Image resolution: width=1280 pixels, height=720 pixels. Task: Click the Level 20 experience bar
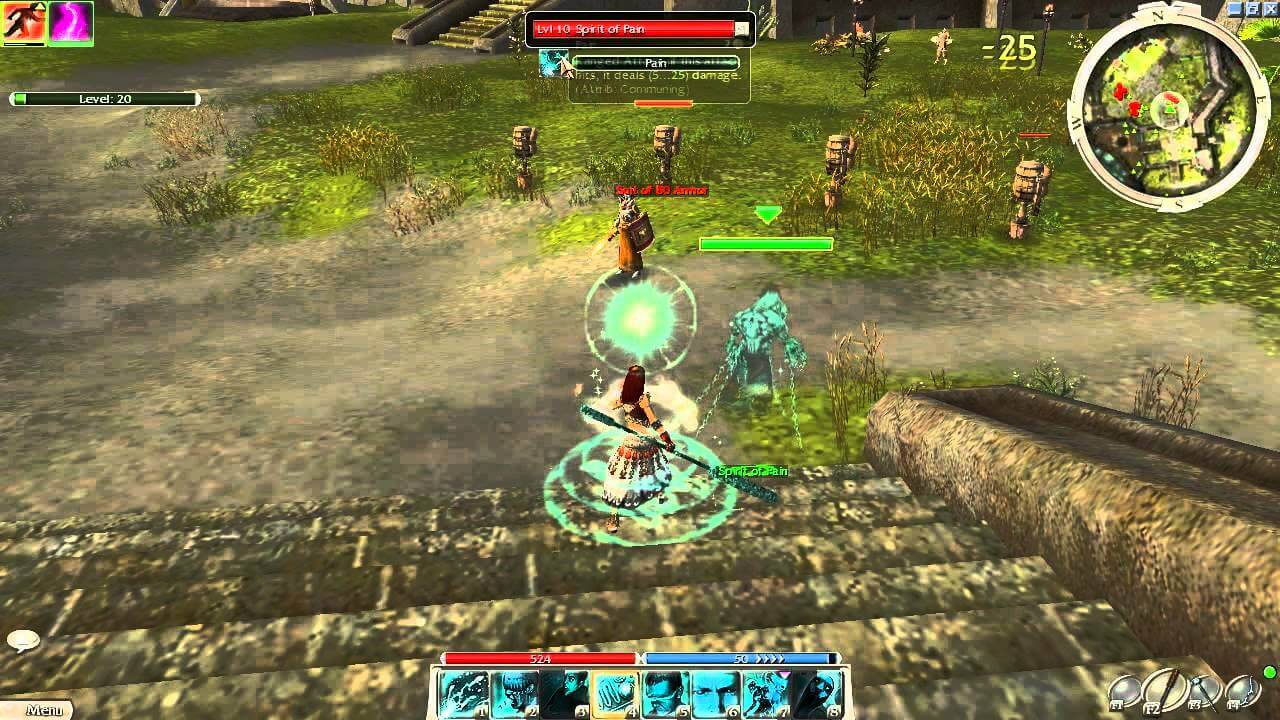[105, 97]
